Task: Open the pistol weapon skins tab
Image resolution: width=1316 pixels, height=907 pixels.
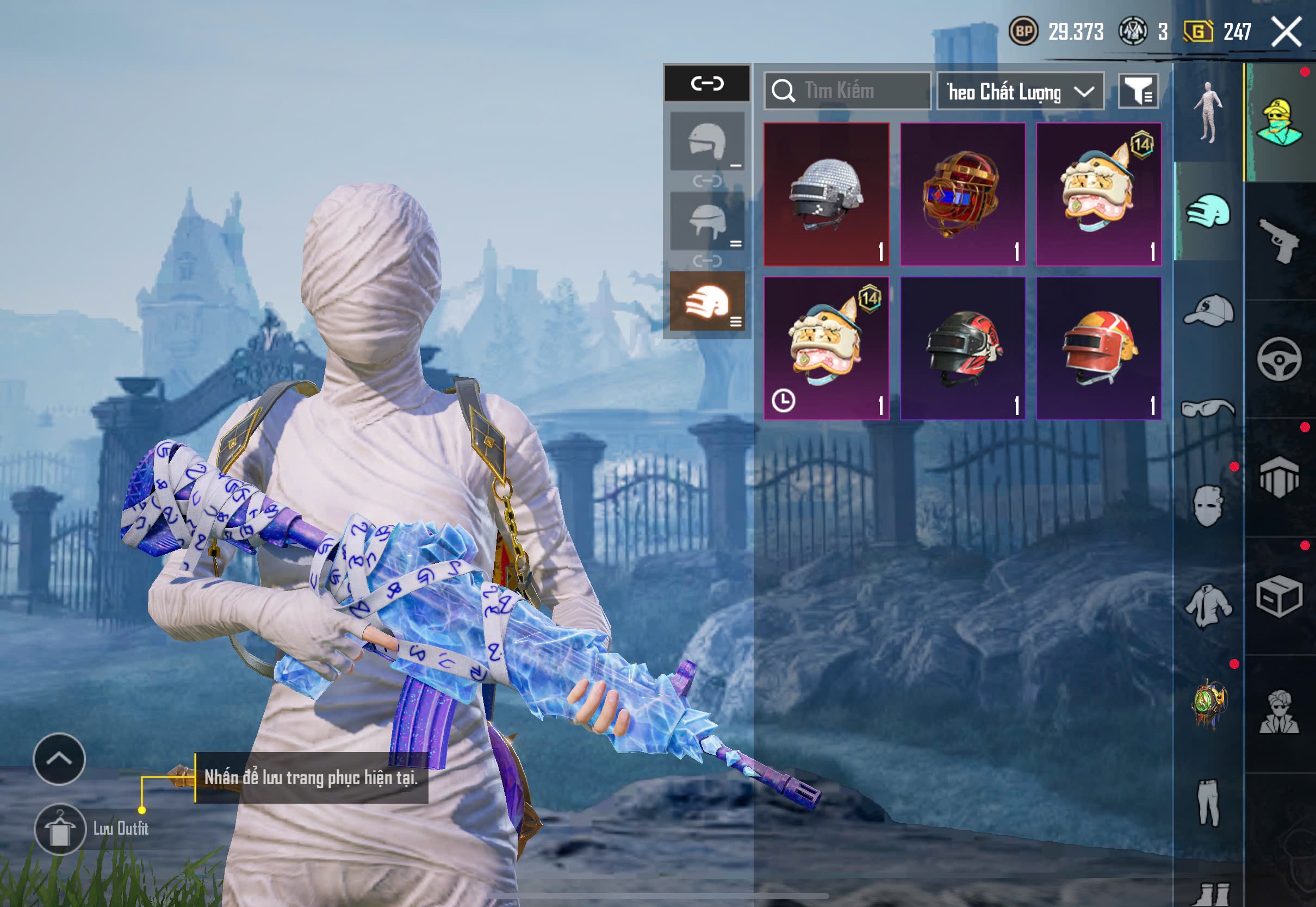Action: pyautogui.click(x=1279, y=241)
